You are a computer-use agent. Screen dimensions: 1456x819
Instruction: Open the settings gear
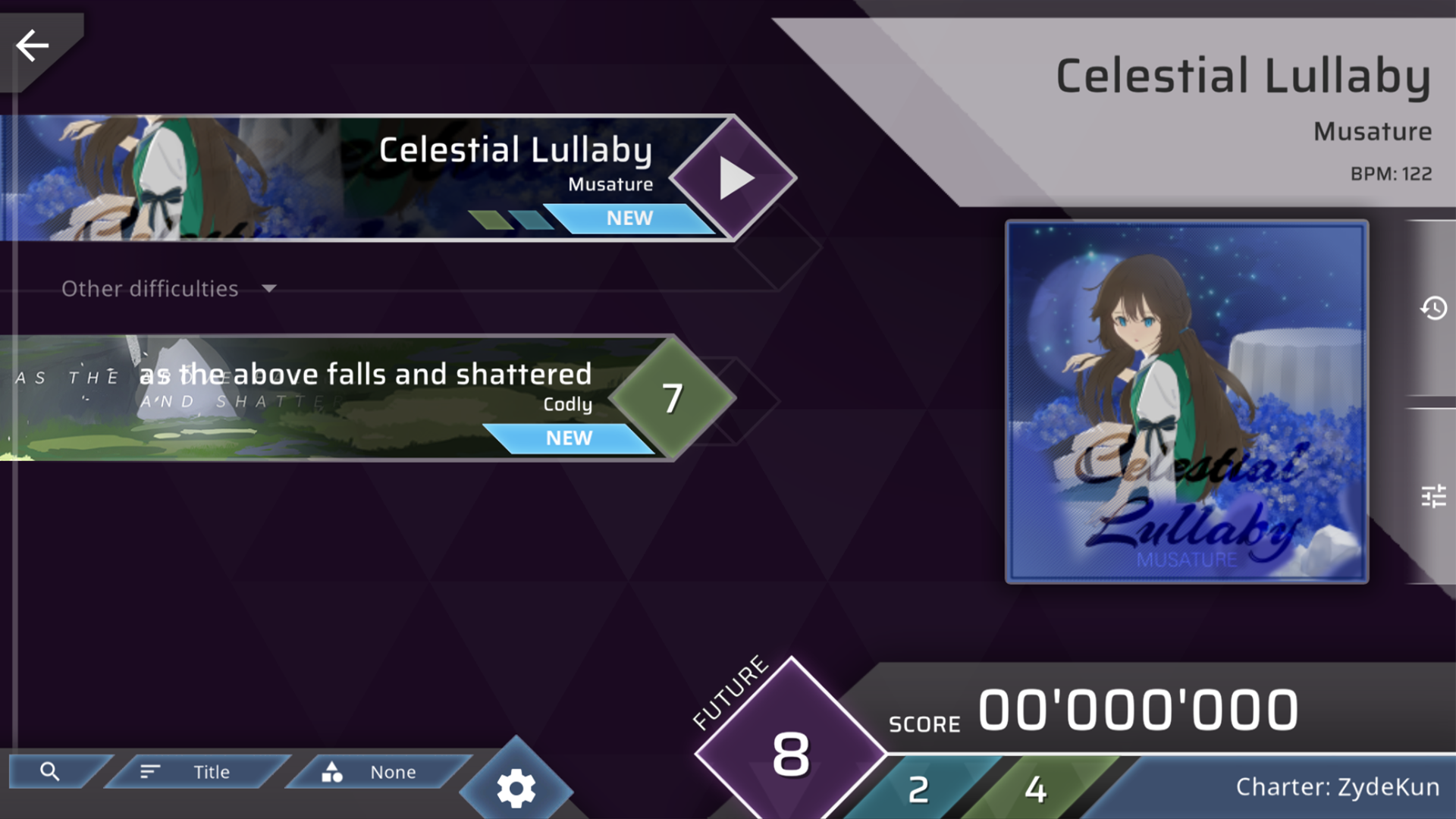516,789
